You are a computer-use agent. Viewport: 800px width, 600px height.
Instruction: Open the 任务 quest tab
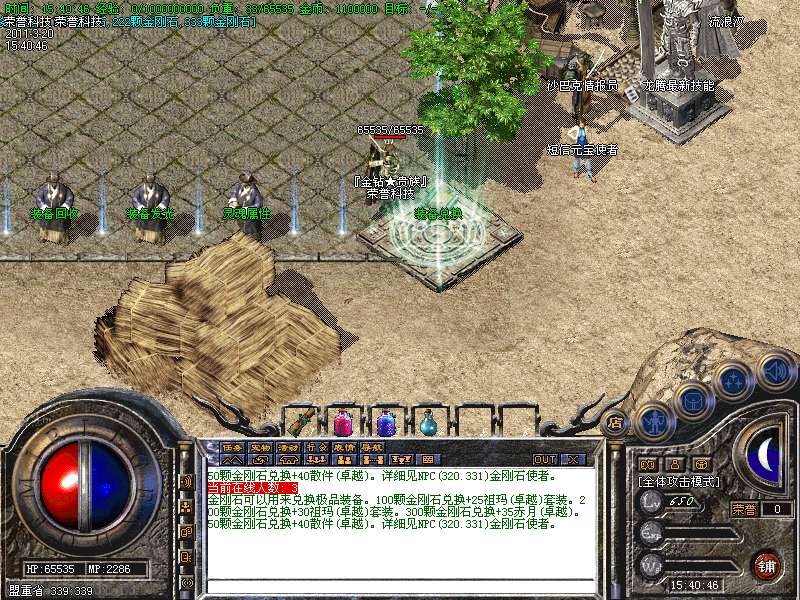point(232,446)
